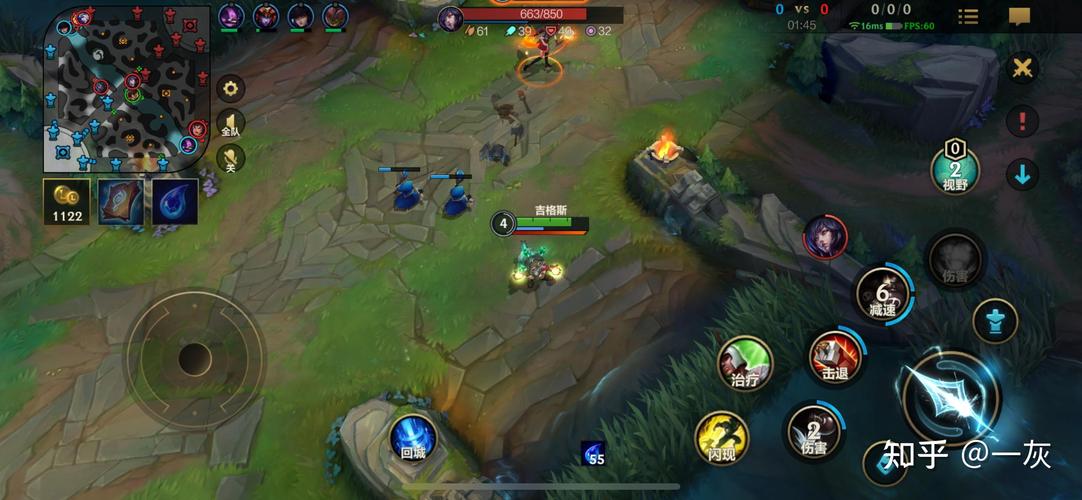
Task: Use the 闪现 flash spell
Action: 721,439
